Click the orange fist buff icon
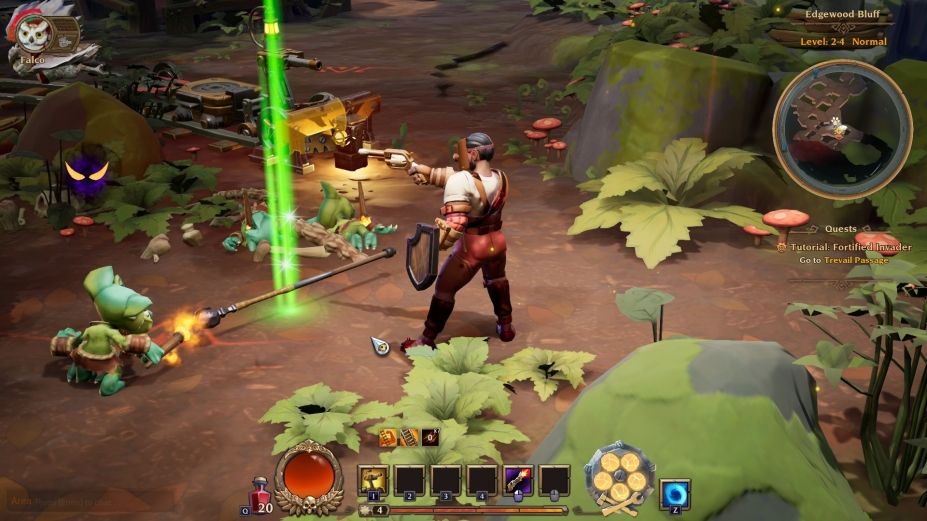This screenshot has width=927, height=521. (388, 437)
